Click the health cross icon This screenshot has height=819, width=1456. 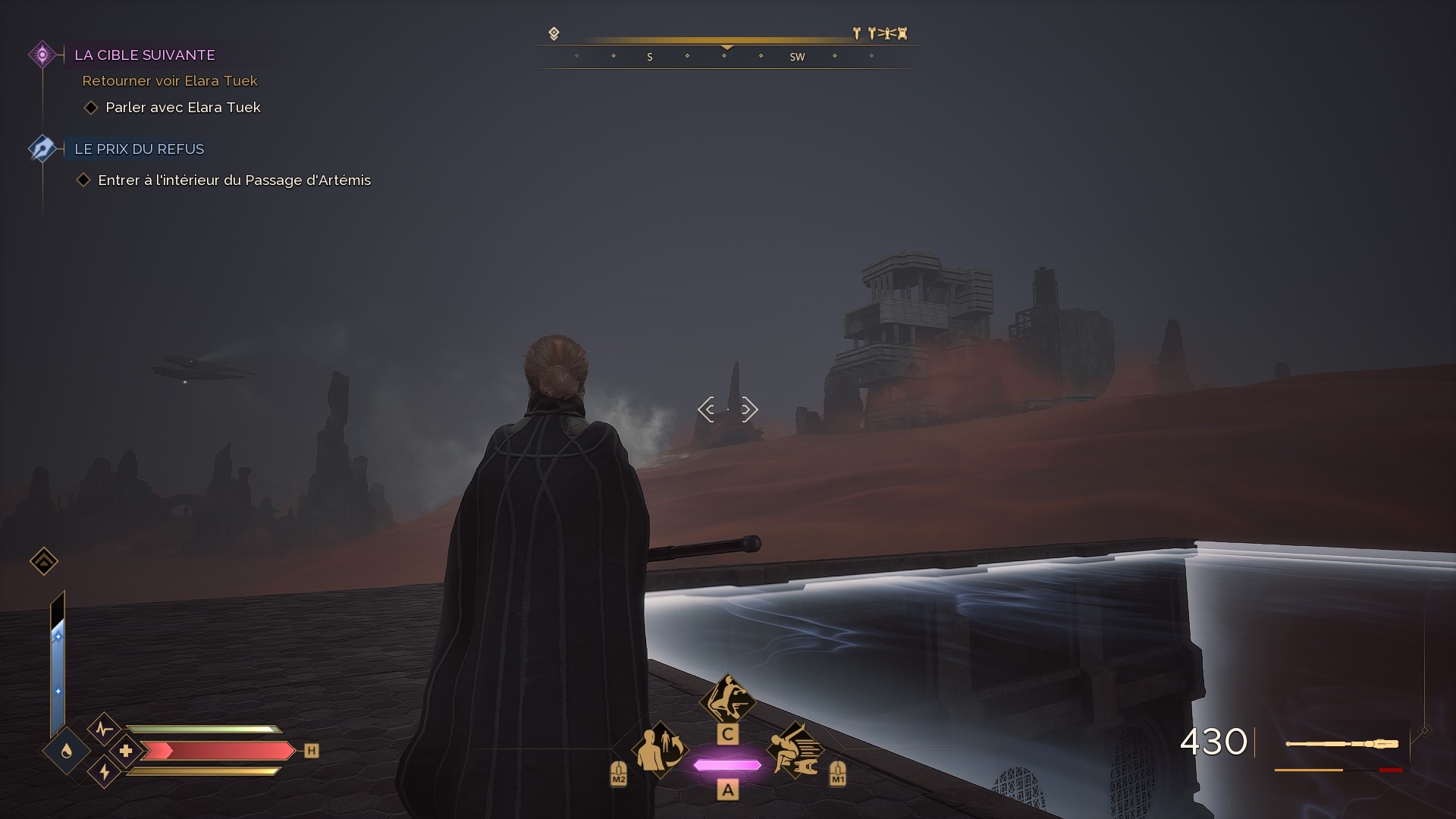click(126, 751)
